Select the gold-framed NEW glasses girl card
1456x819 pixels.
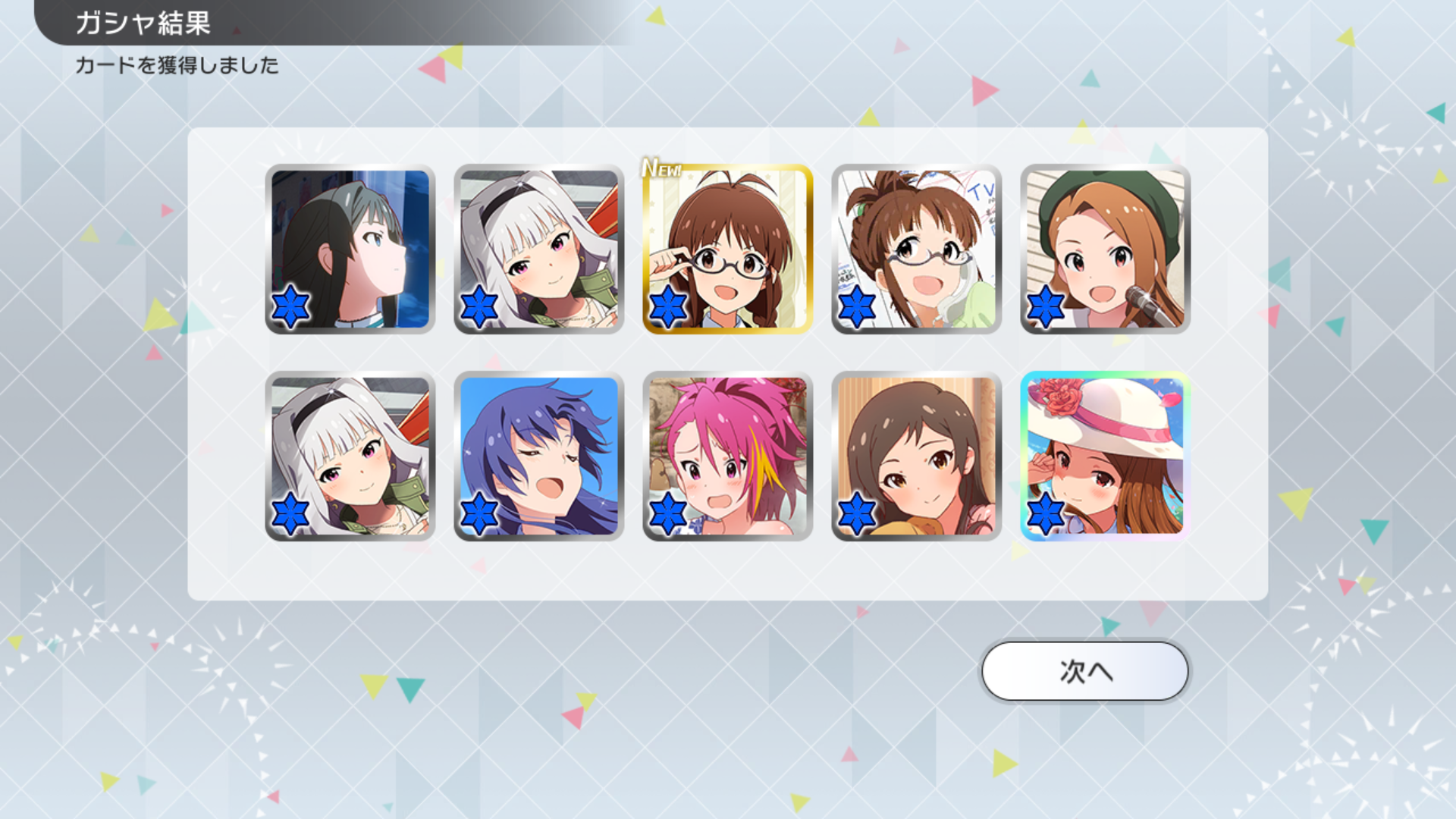(728, 249)
